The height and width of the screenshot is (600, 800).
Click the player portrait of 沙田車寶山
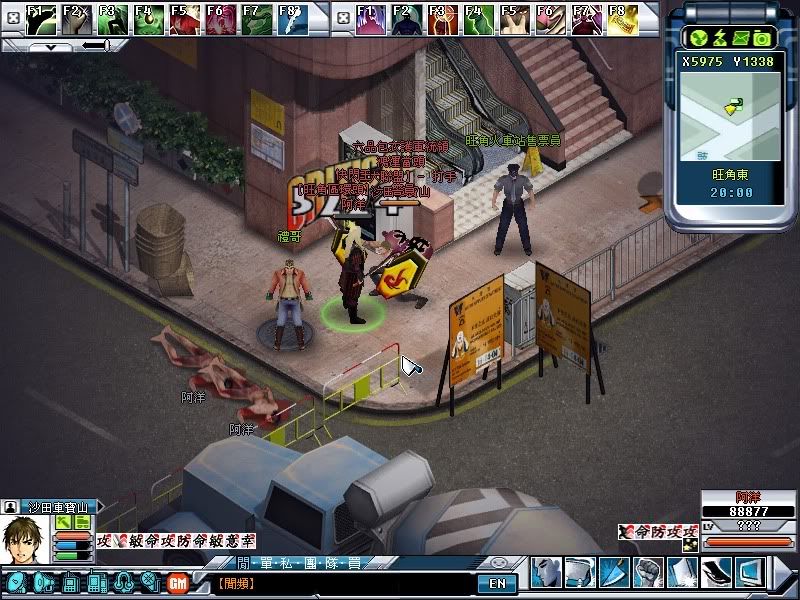coord(24,541)
